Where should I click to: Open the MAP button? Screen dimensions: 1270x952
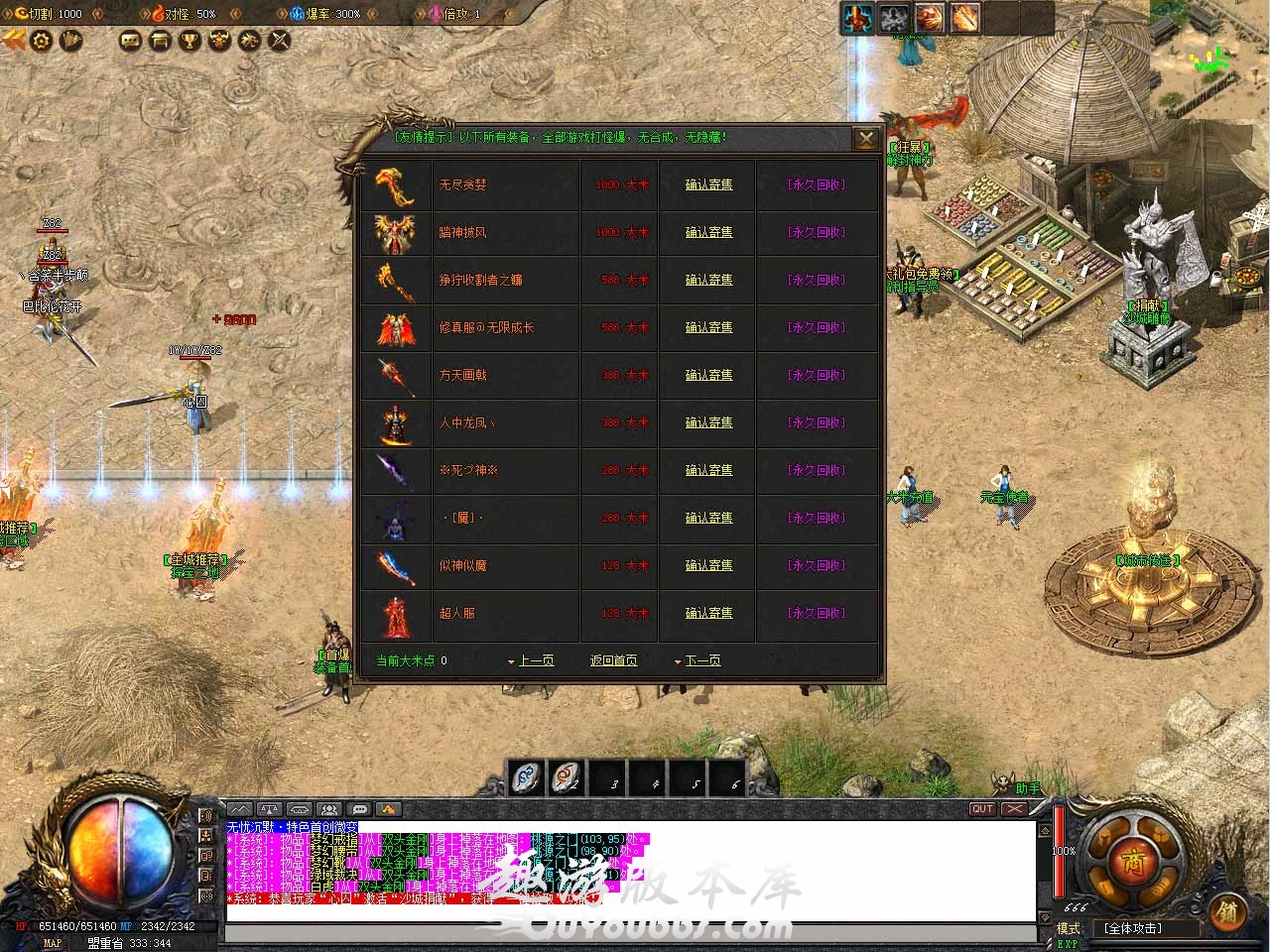[52, 943]
